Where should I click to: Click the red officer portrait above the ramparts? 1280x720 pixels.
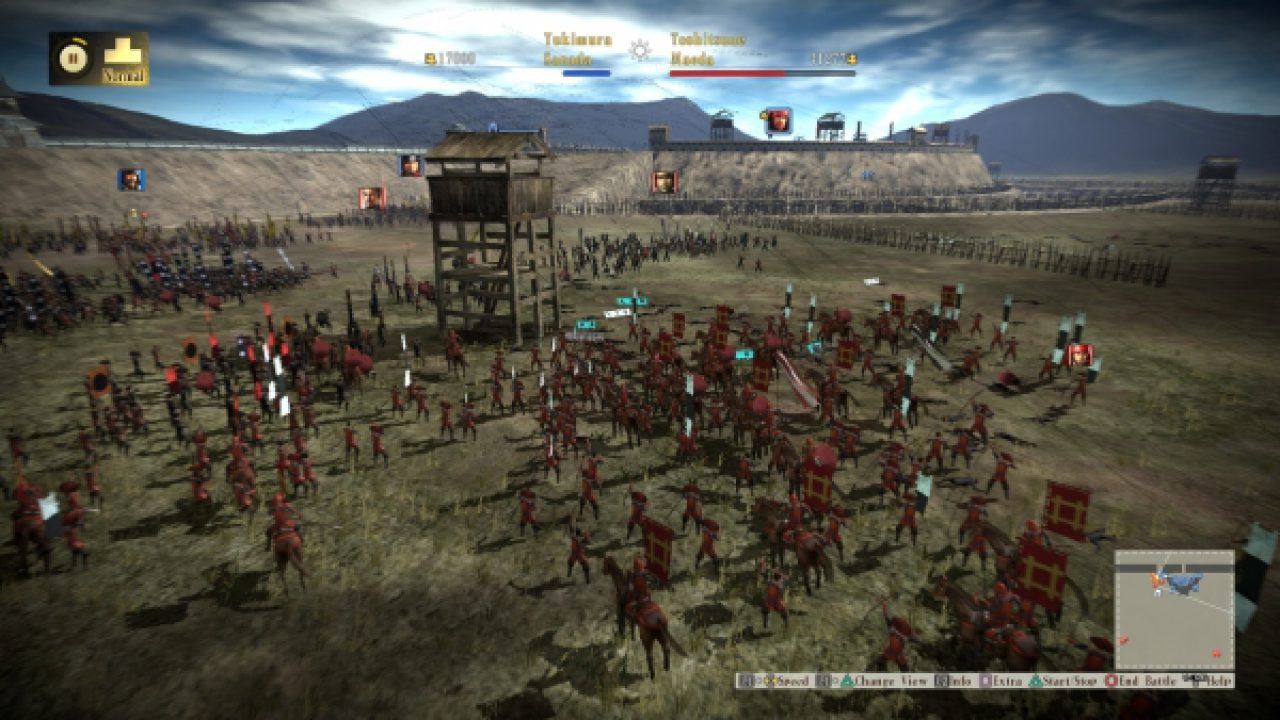(779, 118)
